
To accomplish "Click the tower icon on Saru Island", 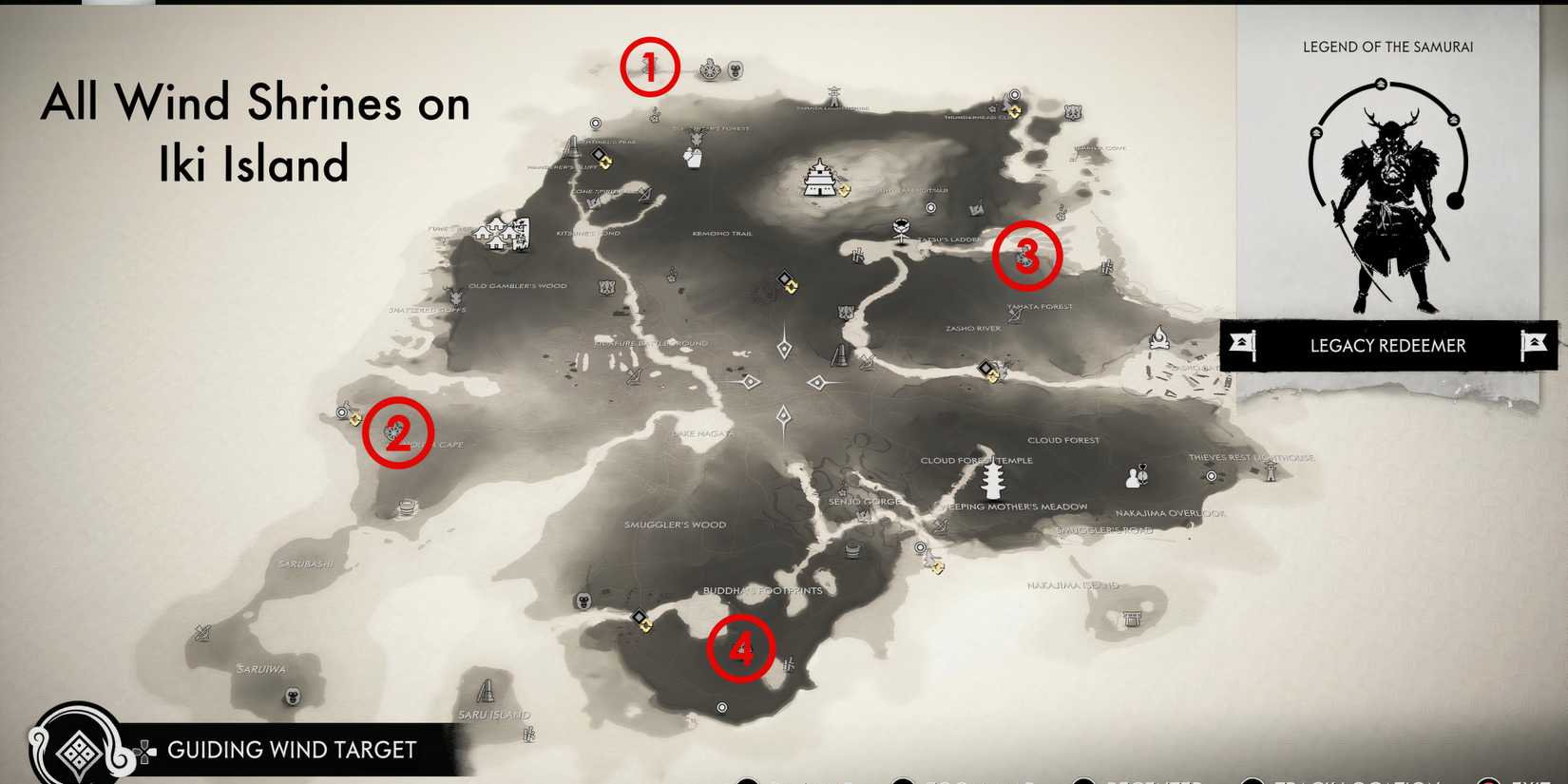I will [487, 690].
